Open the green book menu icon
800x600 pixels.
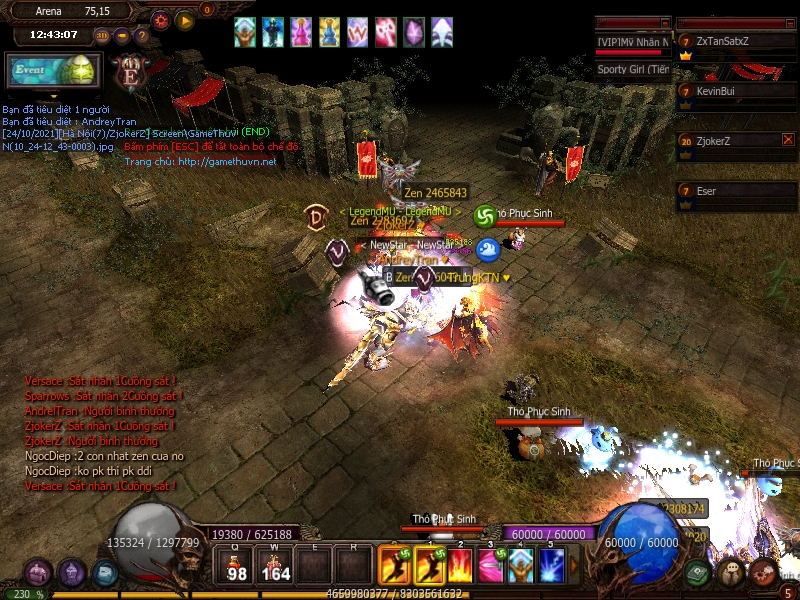tap(698, 572)
